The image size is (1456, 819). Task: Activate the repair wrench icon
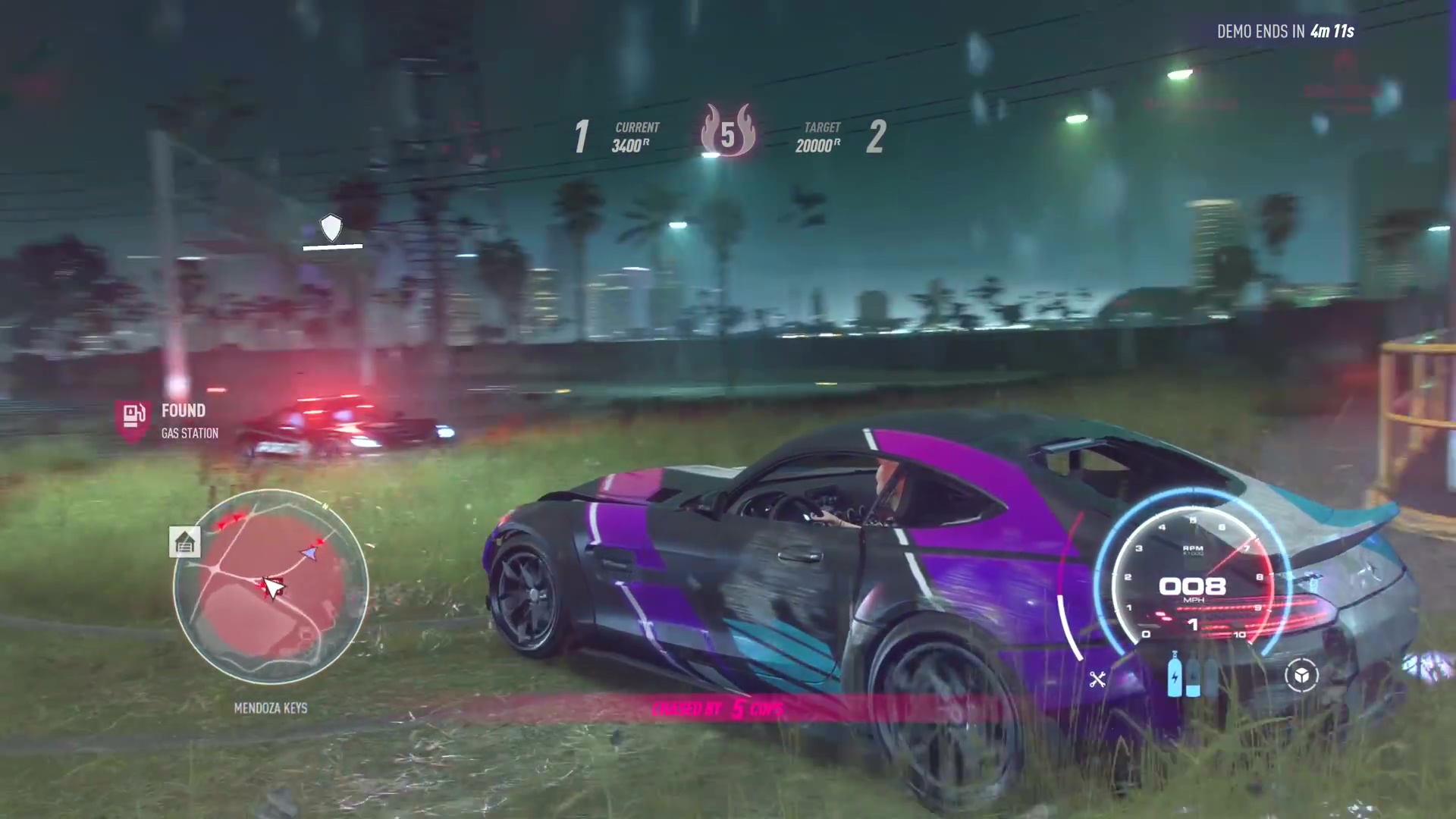(1097, 679)
